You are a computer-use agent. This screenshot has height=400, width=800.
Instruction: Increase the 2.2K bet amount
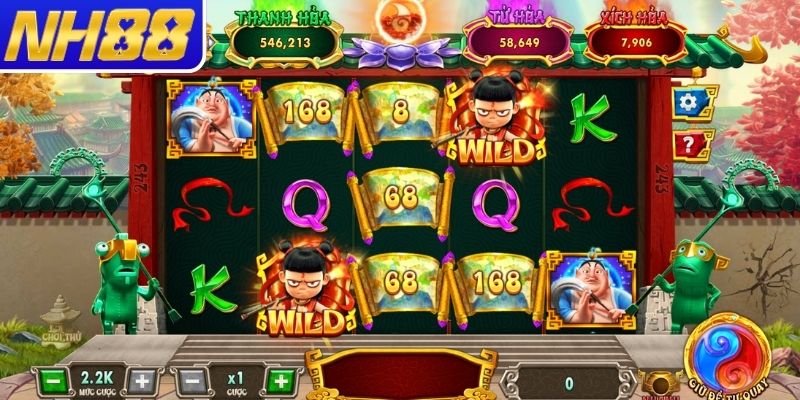pos(143,381)
